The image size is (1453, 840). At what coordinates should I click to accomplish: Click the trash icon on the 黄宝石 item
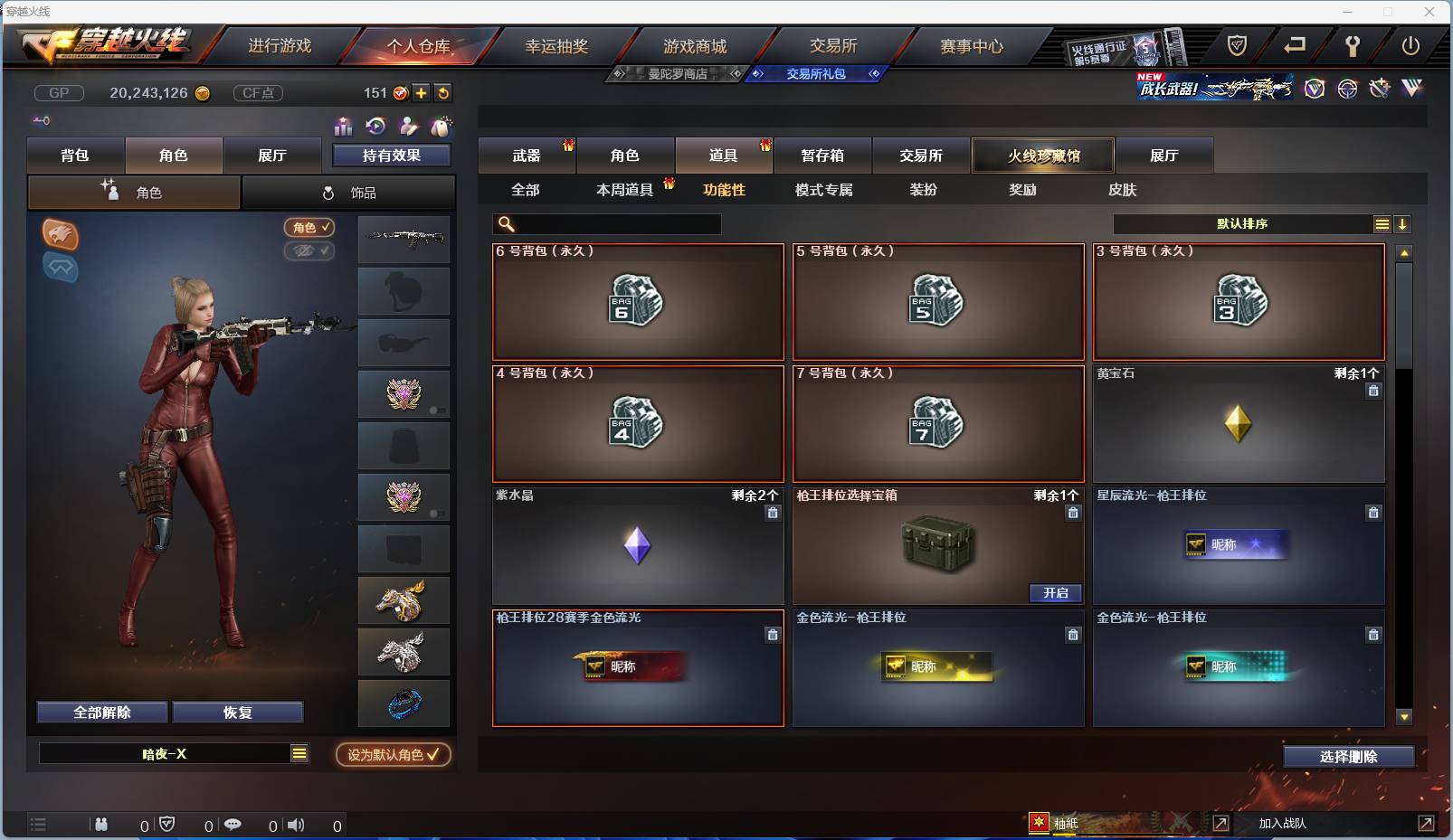click(x=1373, y=391)
